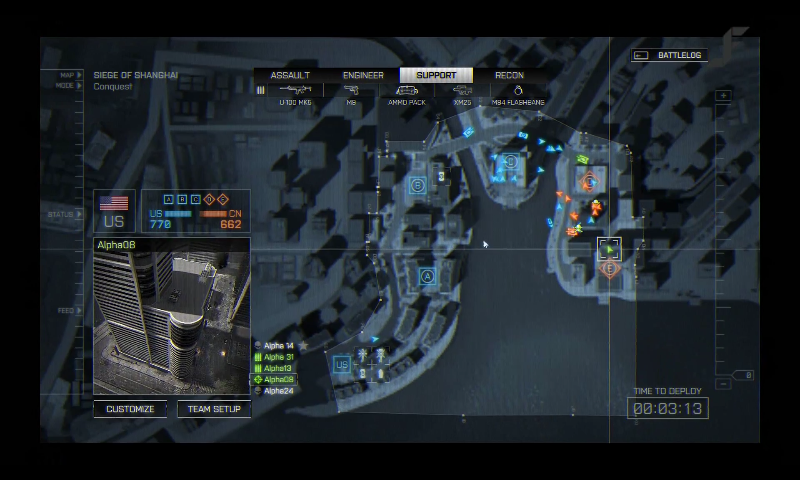Open the Battlelog panel

(x=671, y=56)
